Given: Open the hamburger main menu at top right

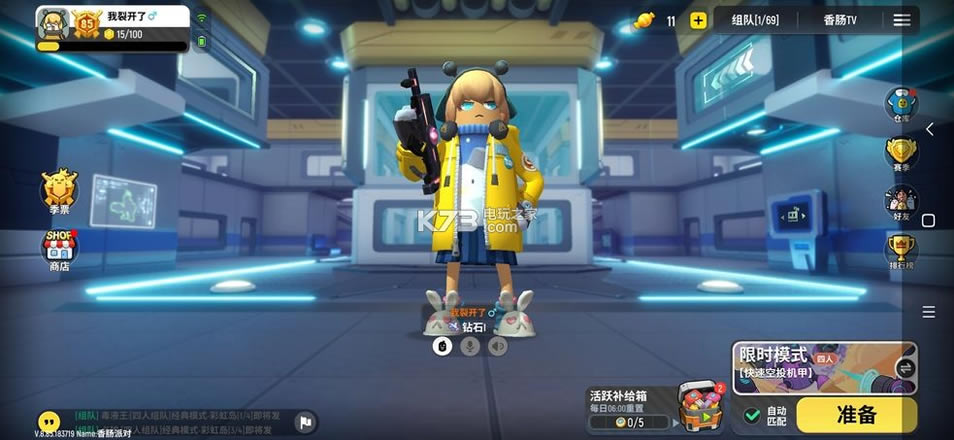Looking at the screenshot, I should 902,20.
